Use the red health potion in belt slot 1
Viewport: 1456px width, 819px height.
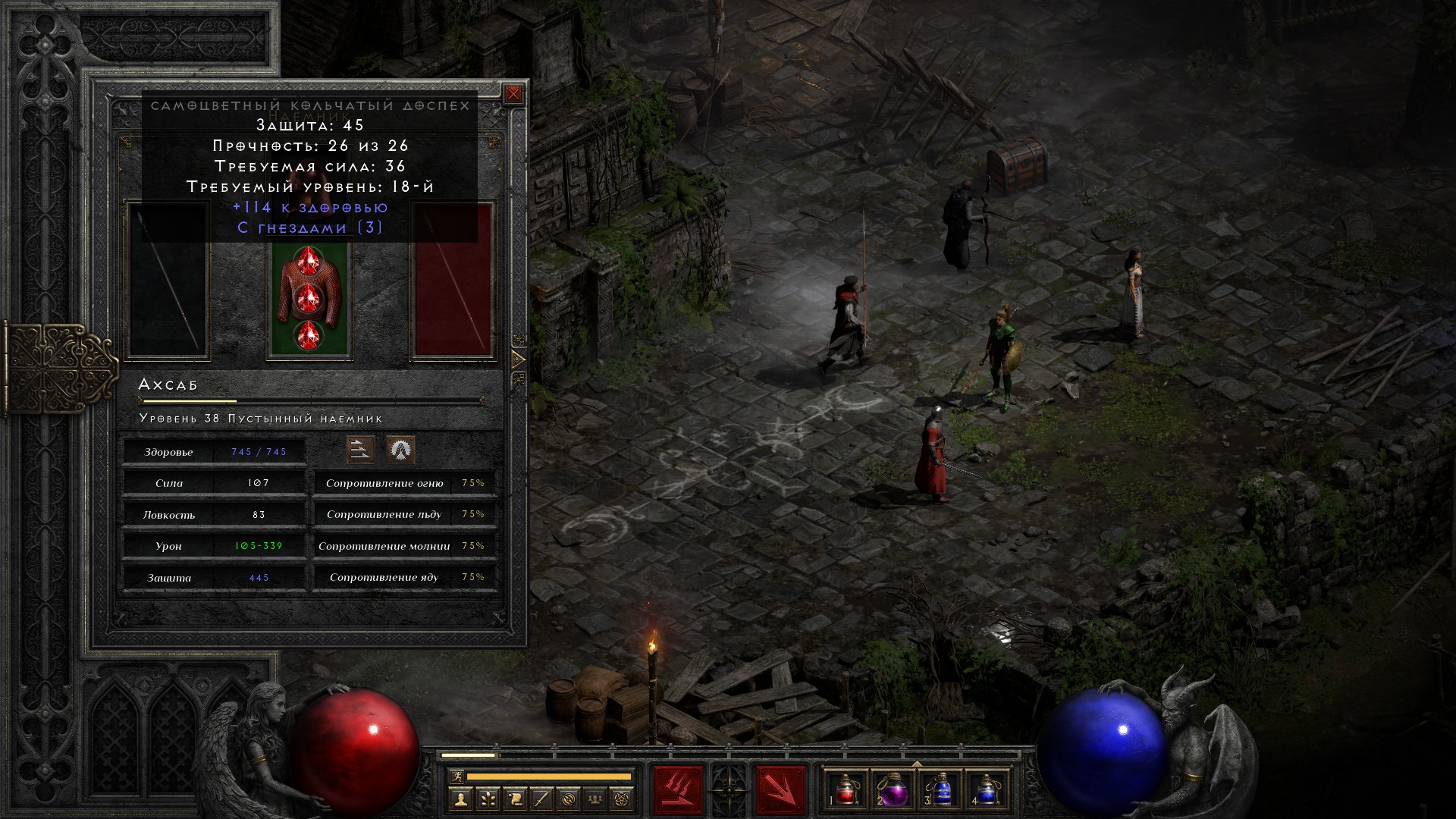click(846, 789)
